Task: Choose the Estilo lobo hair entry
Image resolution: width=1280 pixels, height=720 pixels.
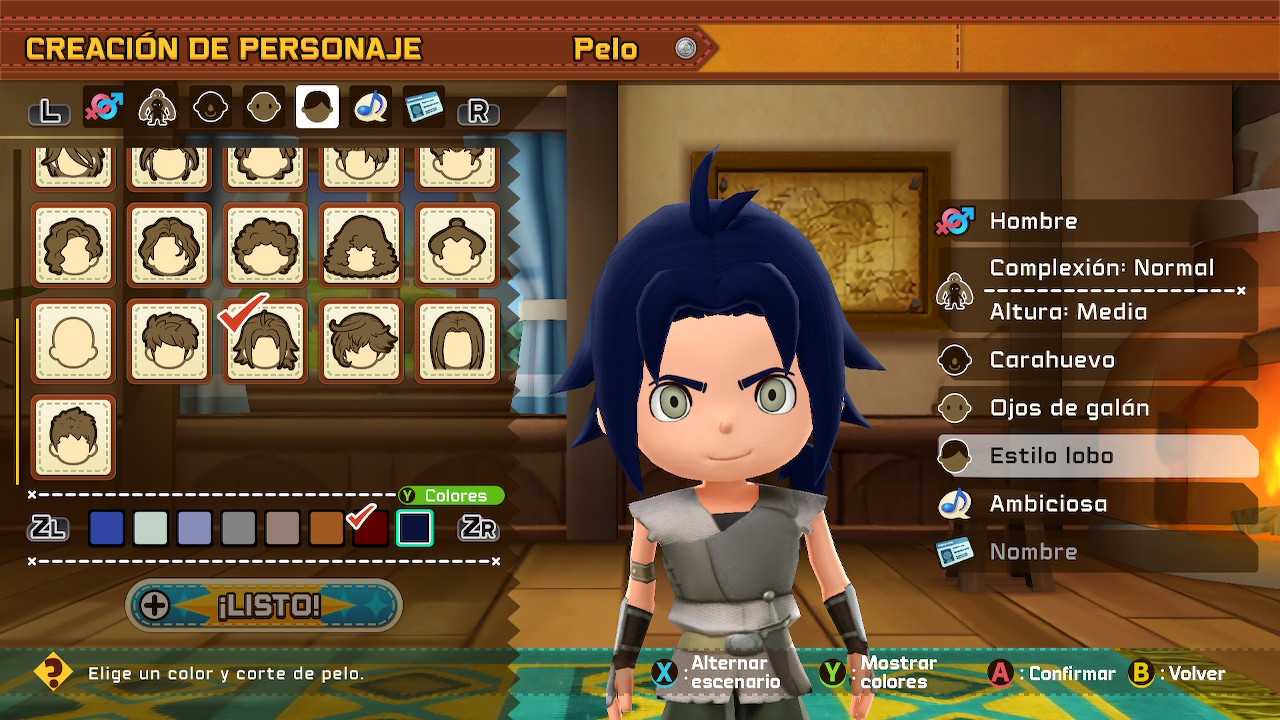Action: pyautogui.click(x=1095, y=456)
